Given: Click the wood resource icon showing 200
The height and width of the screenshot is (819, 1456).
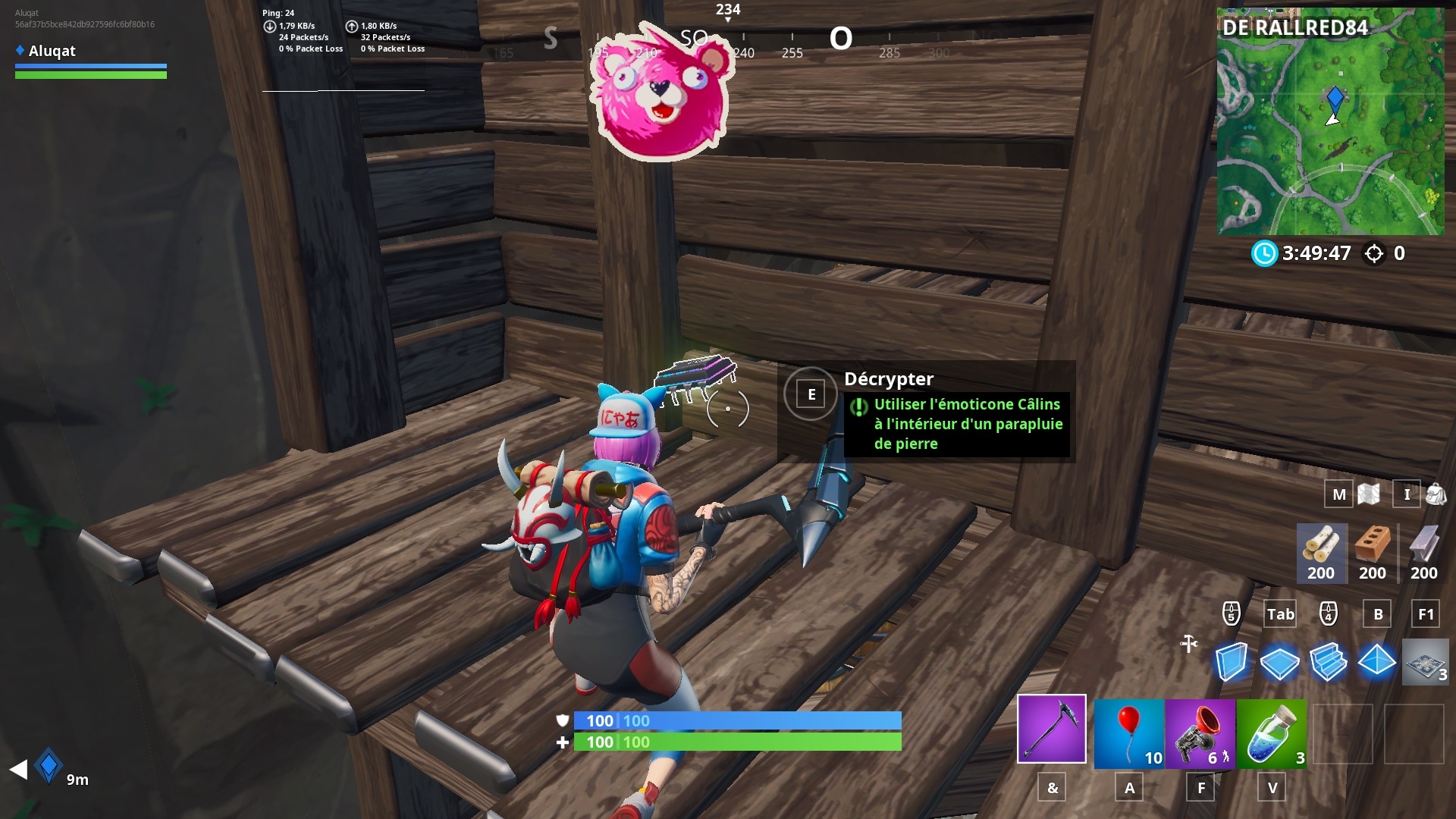Looking at the screenshot, I should (x=1321, y=554).
